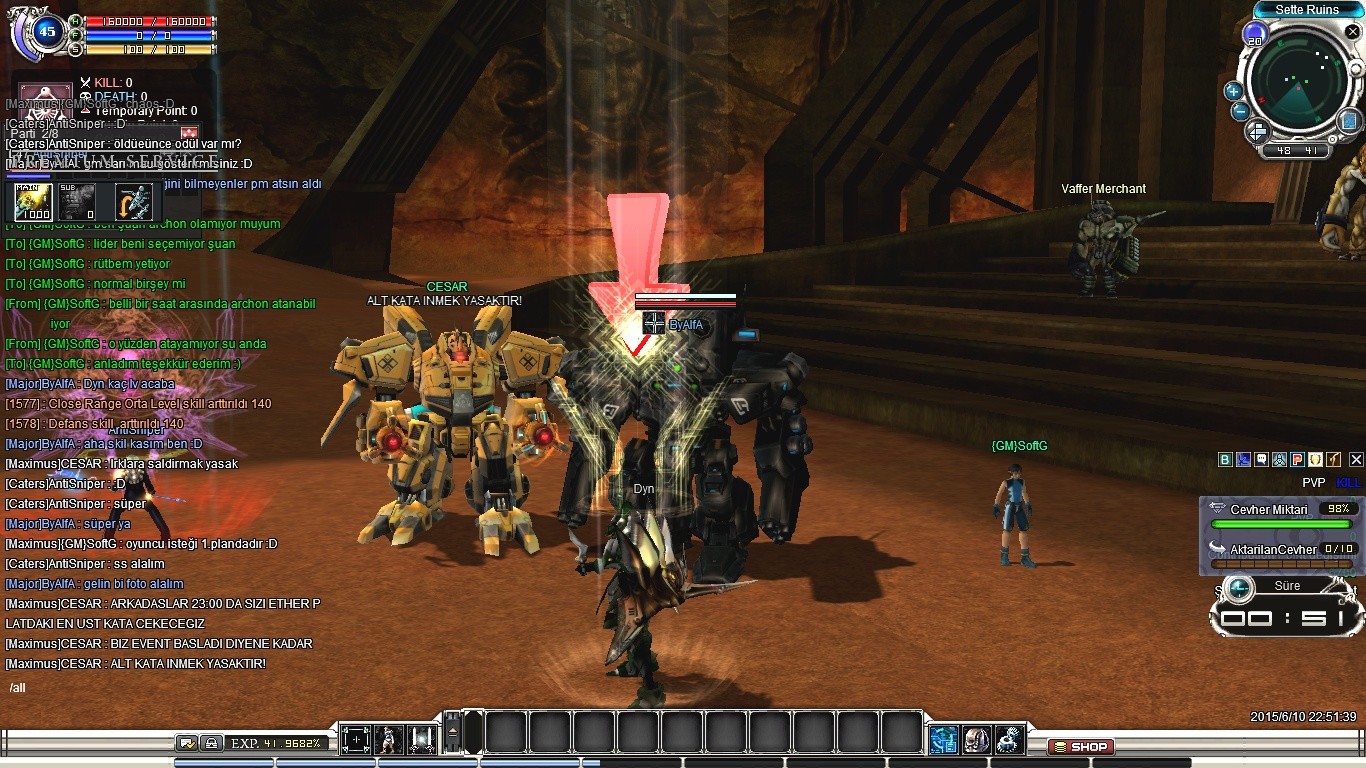Open the red P icon button
The image size is (1366, 768).
(1297, 460)
